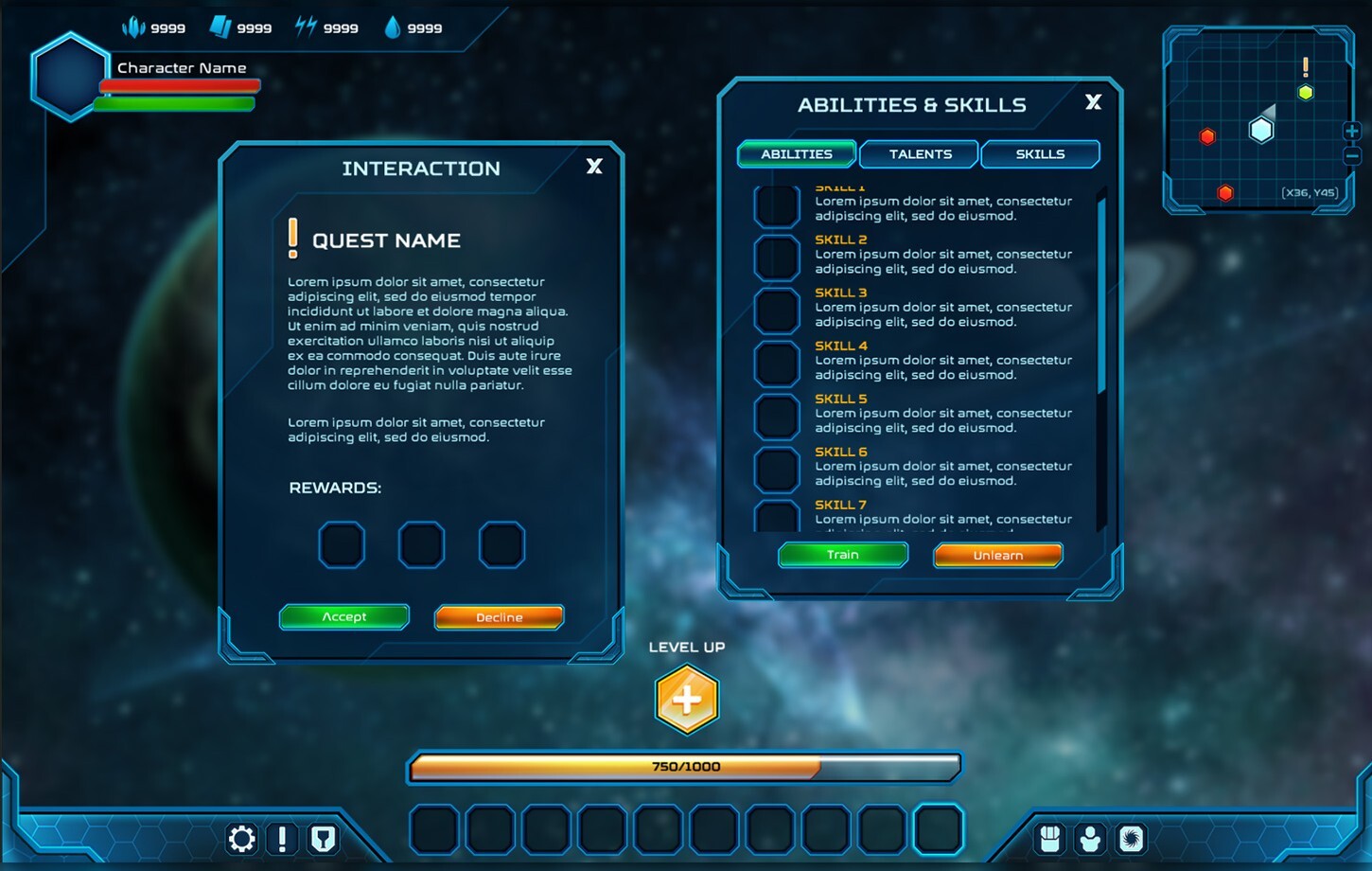Switch to the Skills tab
The height and width of the screenshot is (871, 1372).
pyautogui.click(x=1040, y=153)
